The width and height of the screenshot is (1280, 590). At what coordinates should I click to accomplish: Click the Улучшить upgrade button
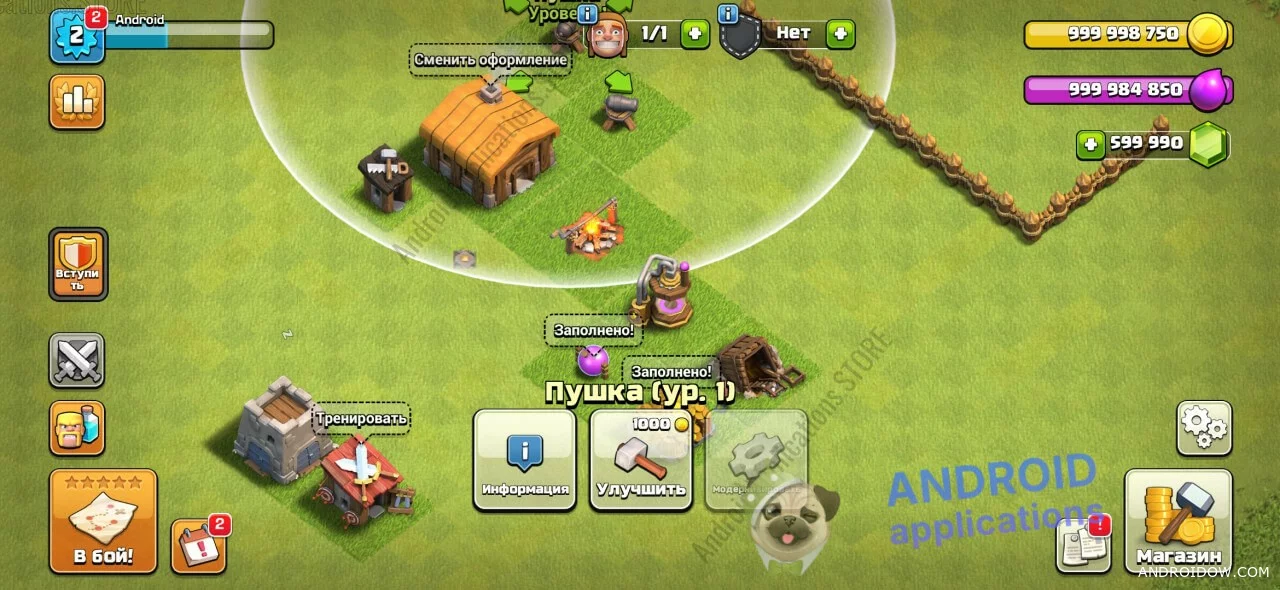coord(640,460)
